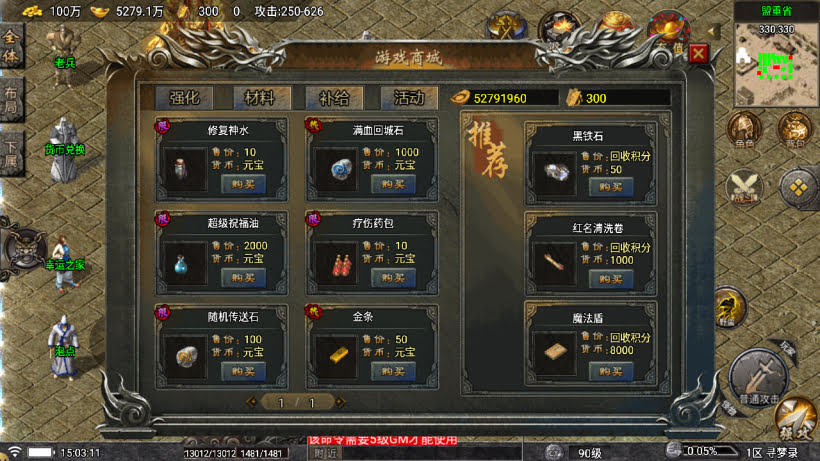
Task: Click 购买 for the 疗伤药包
Action: [x=393, y=277]
